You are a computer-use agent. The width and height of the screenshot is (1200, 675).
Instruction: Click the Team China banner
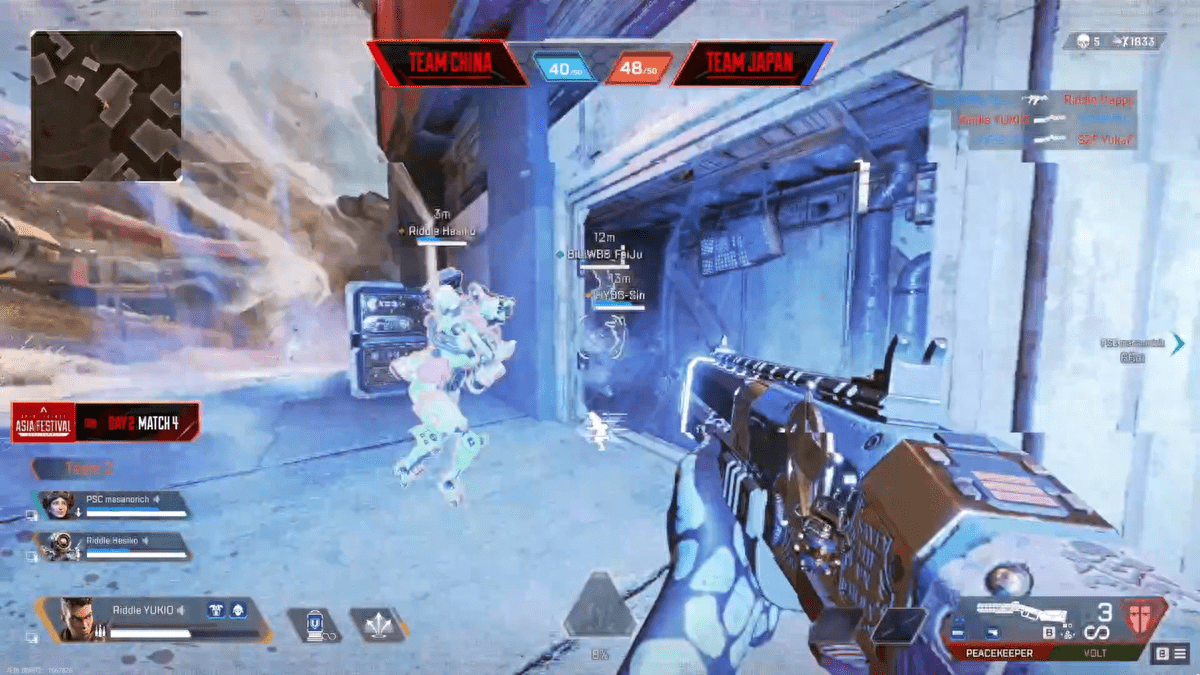(x=447, y=64)
